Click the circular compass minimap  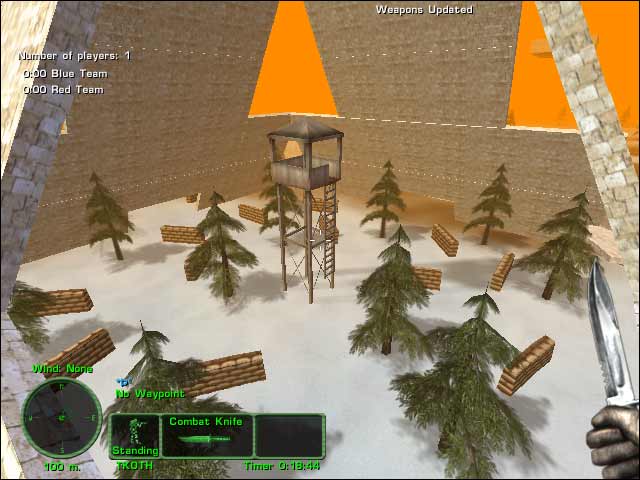click(62, 416)
